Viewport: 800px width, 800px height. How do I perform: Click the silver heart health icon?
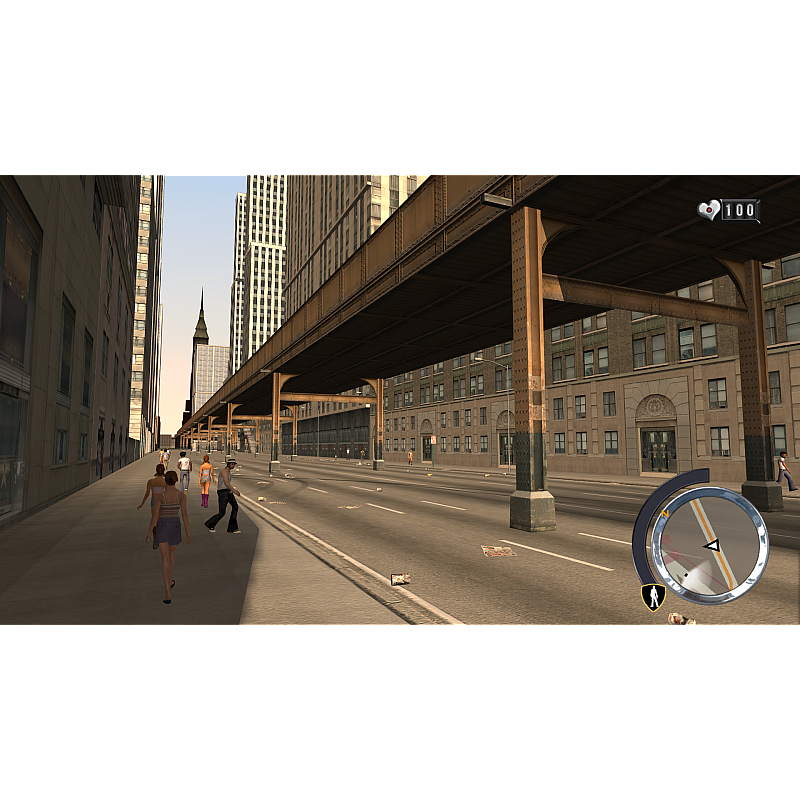[x=709, y=210]
